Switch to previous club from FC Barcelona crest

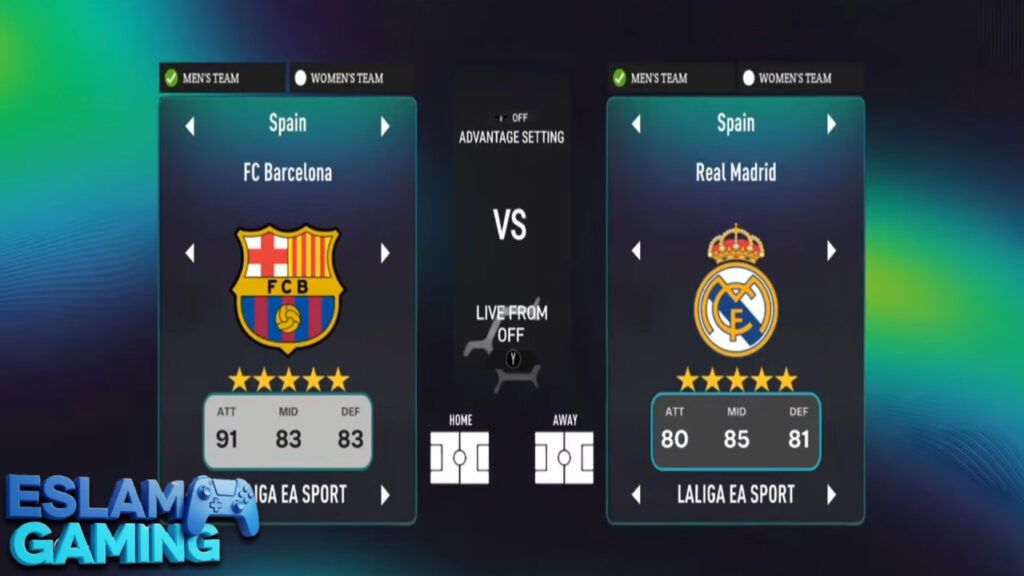click(190, 253)
